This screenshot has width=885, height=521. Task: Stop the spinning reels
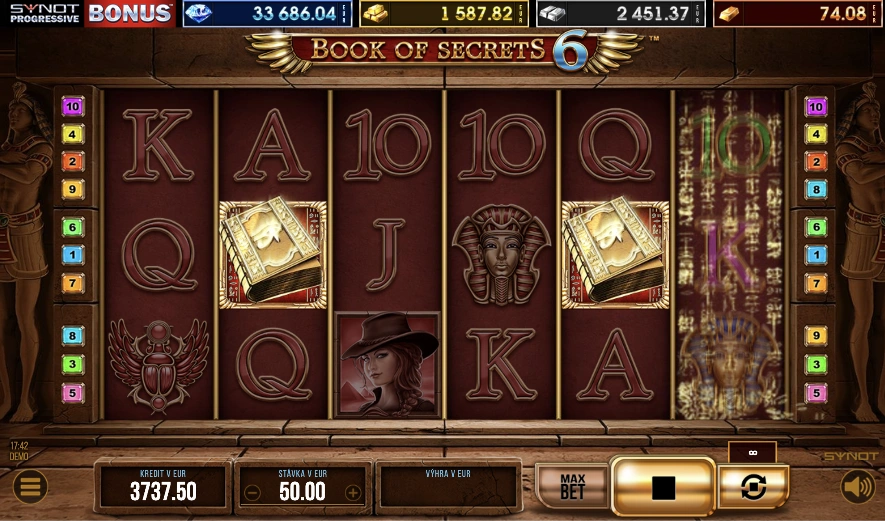[x=663, y=487]
